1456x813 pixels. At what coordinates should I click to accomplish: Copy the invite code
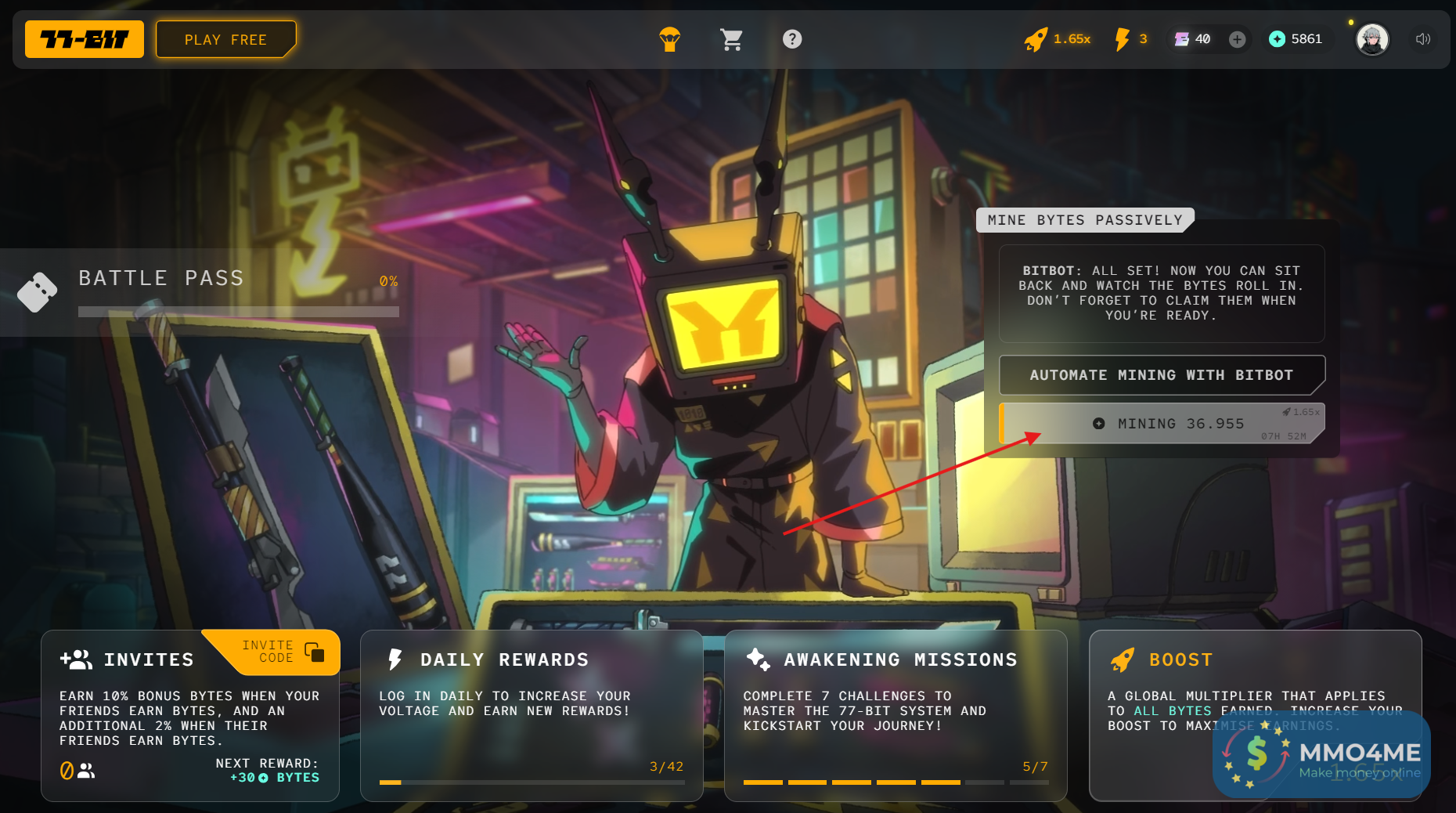pyautogui.click(x=314, y=652)
